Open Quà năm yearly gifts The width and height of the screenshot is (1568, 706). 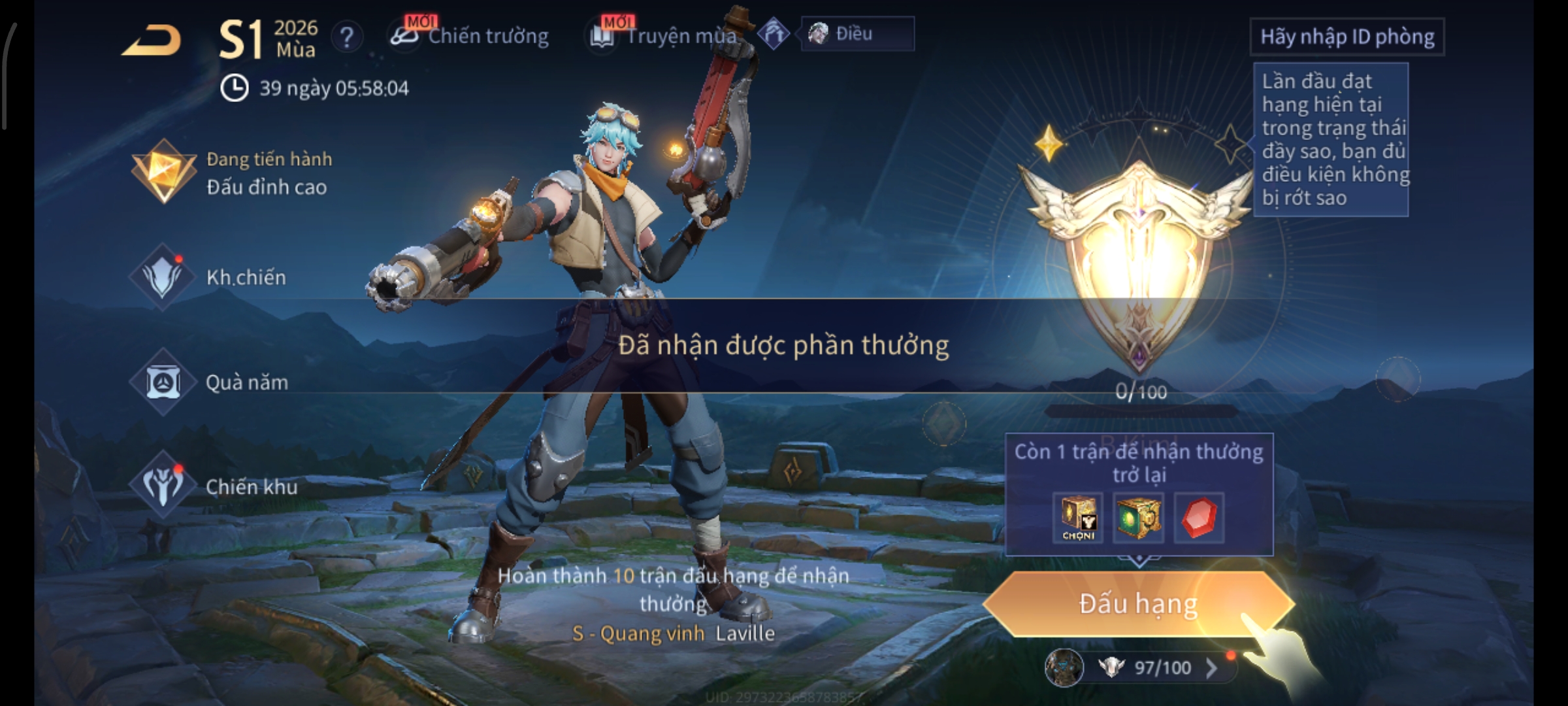coord(214,382)
